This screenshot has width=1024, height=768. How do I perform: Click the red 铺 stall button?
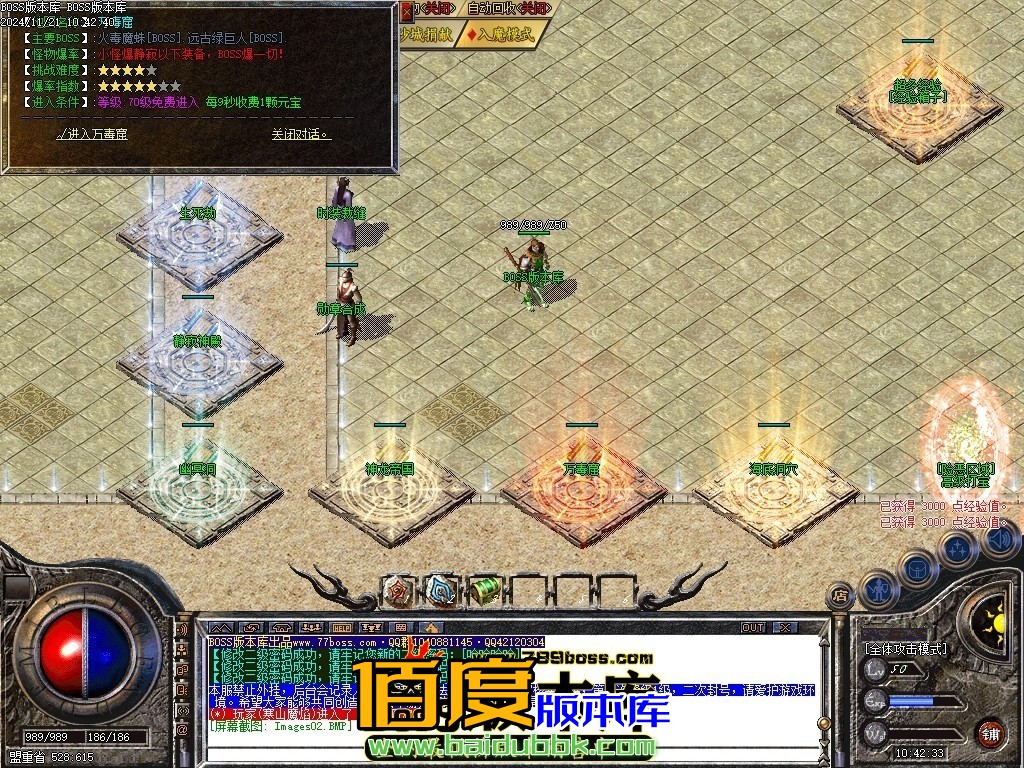click(990, 732)
